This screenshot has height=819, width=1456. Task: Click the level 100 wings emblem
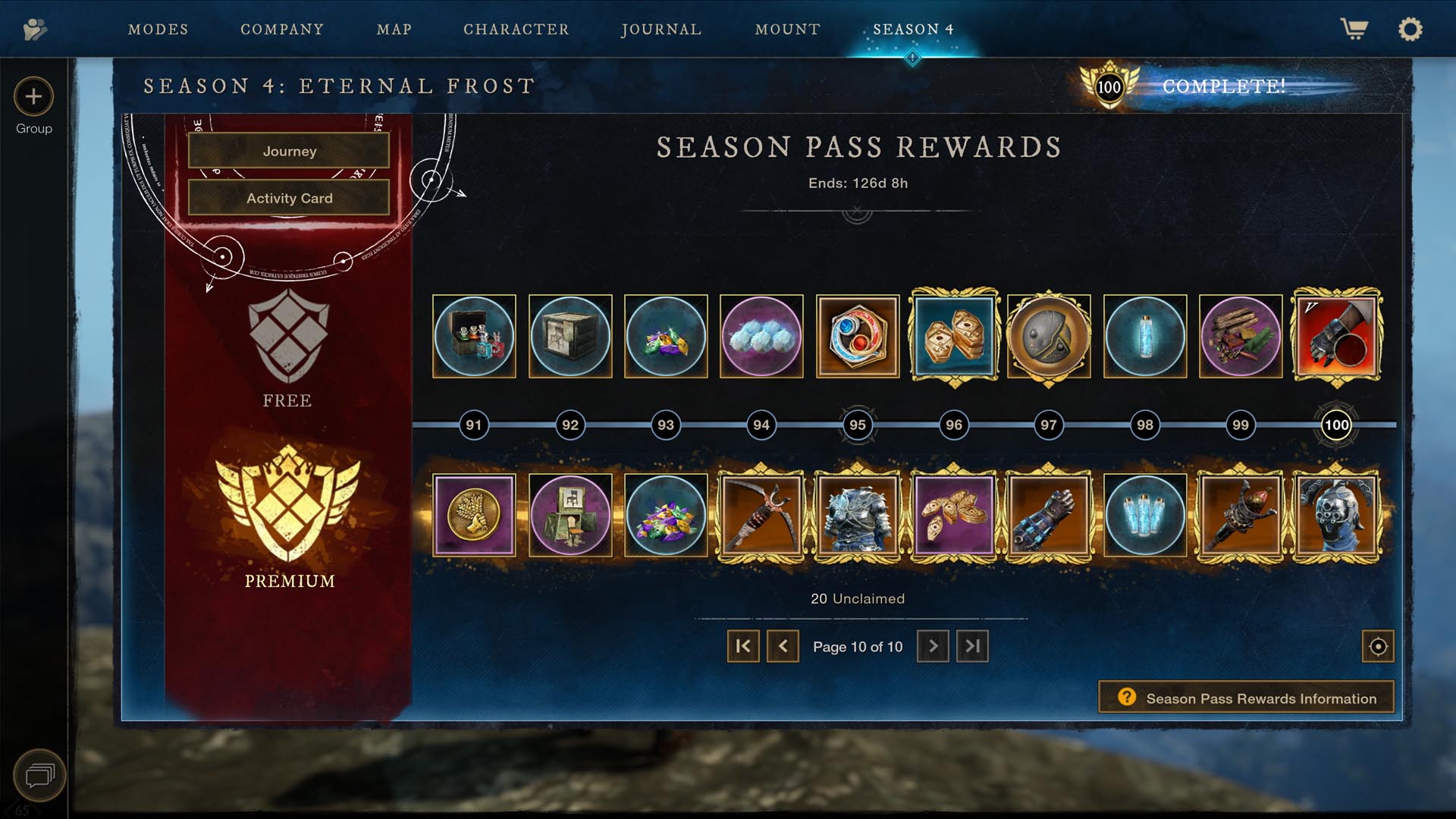click(x=1109, y=86)
